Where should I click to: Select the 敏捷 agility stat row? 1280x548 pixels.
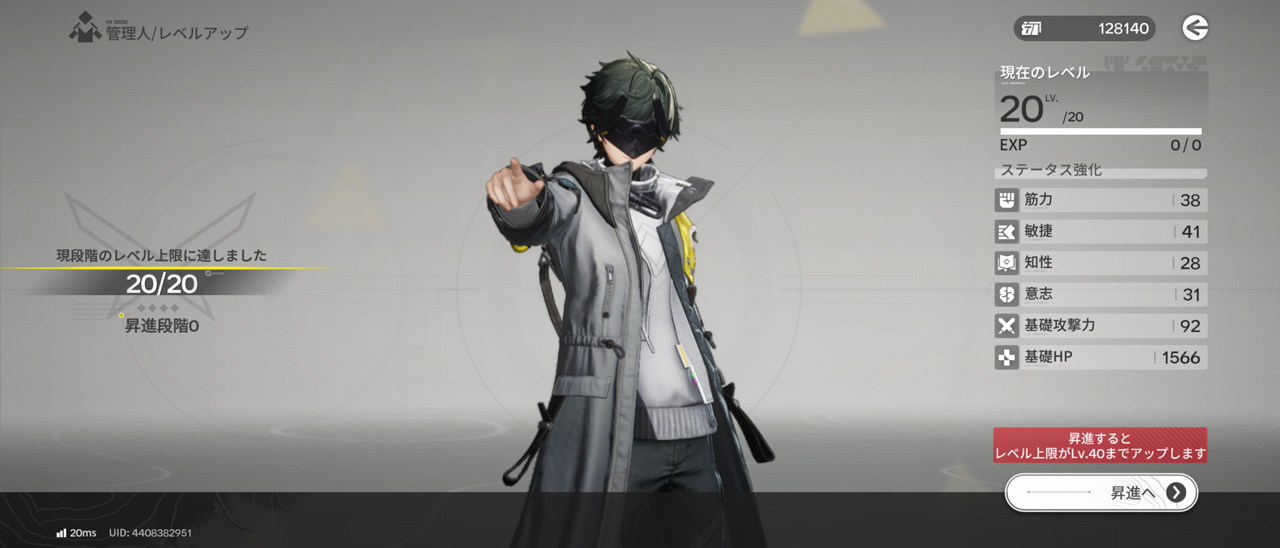[x=1100, y=232]
